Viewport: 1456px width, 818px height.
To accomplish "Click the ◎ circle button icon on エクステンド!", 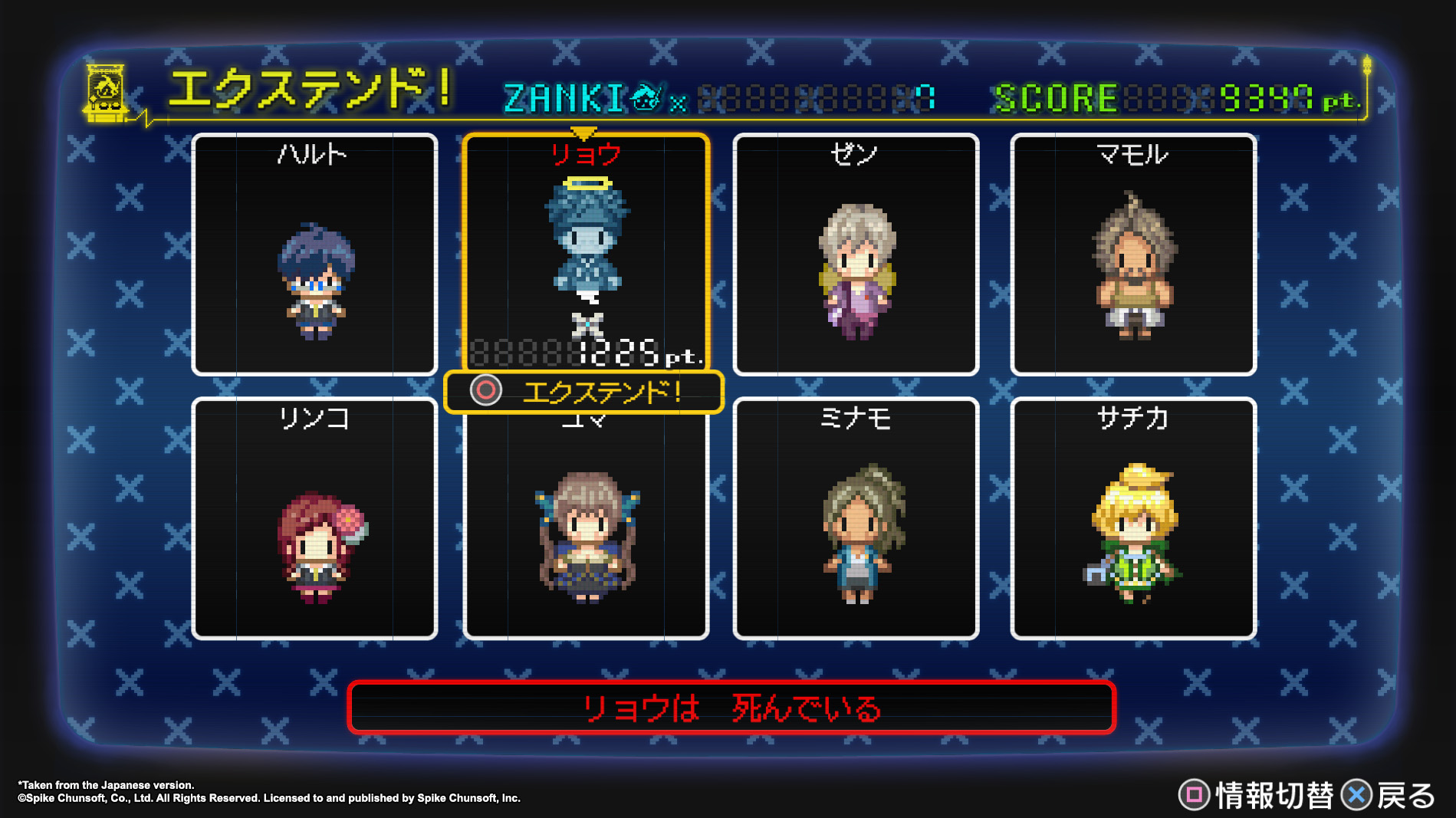I will tap(486, 392).
